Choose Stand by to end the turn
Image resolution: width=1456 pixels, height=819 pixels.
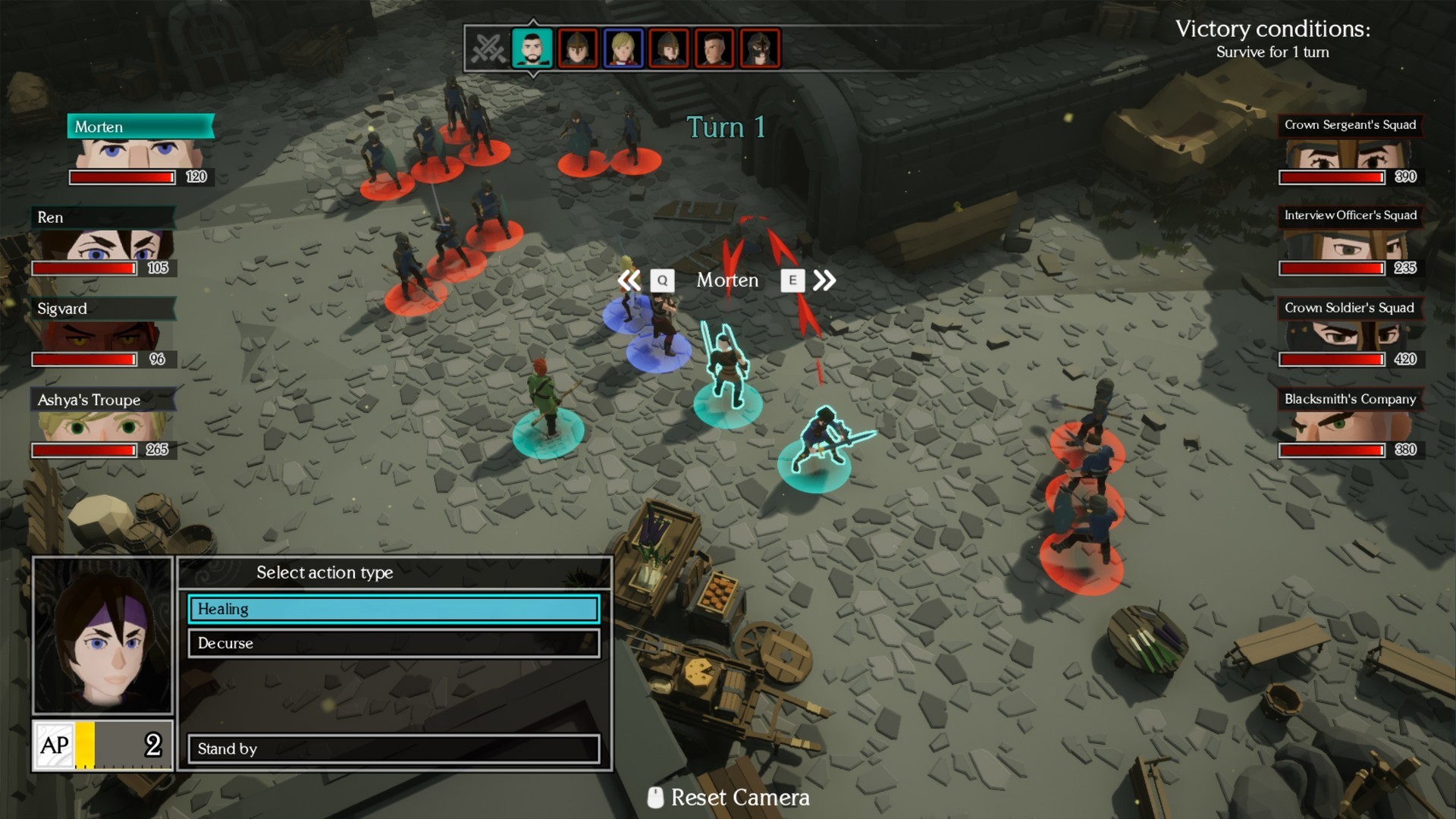pos(394,748)
